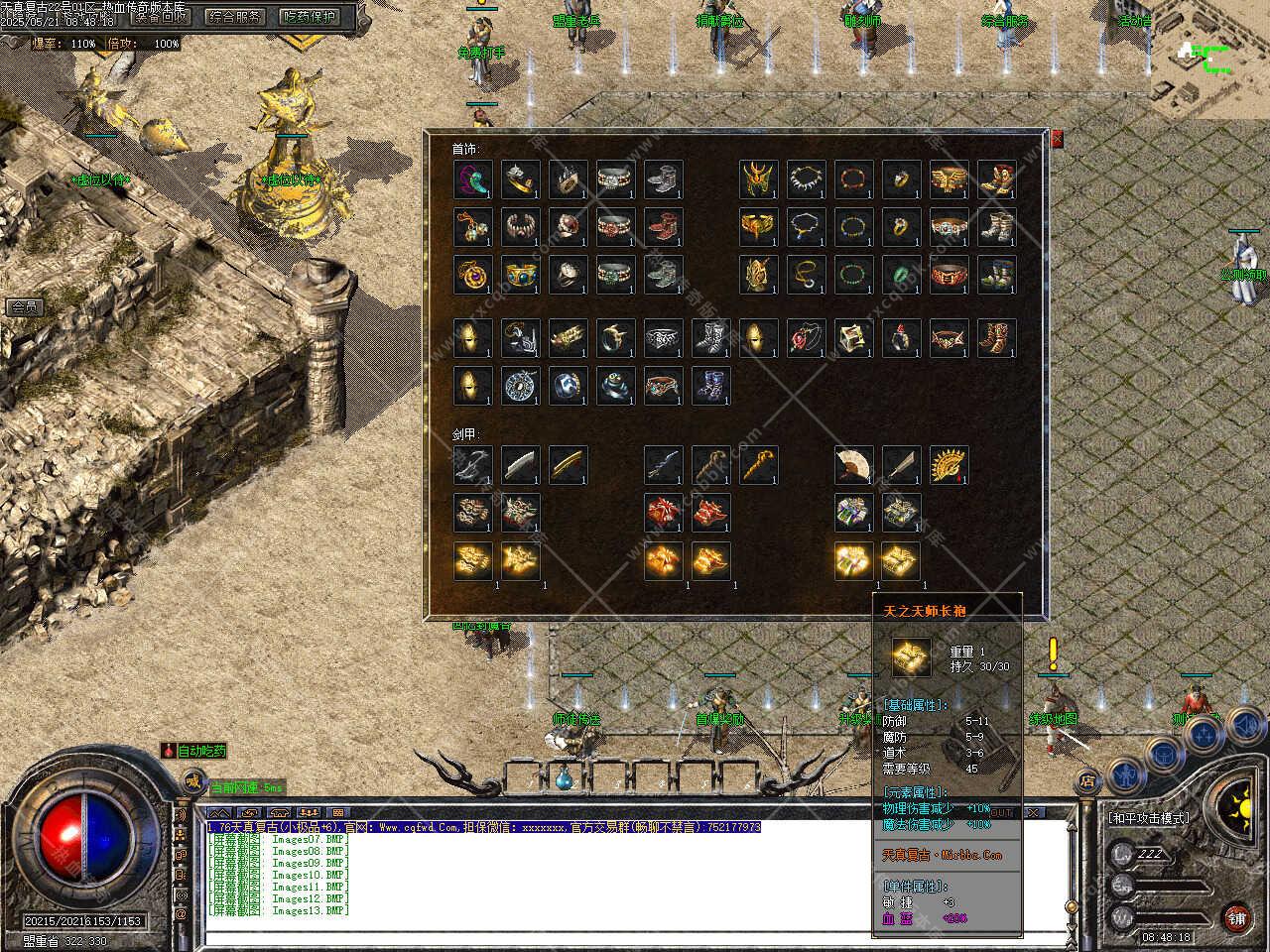This screenshot has height=952, width=1270.
Task: Click the 吃药保护 button
Action: coord(310,16)
